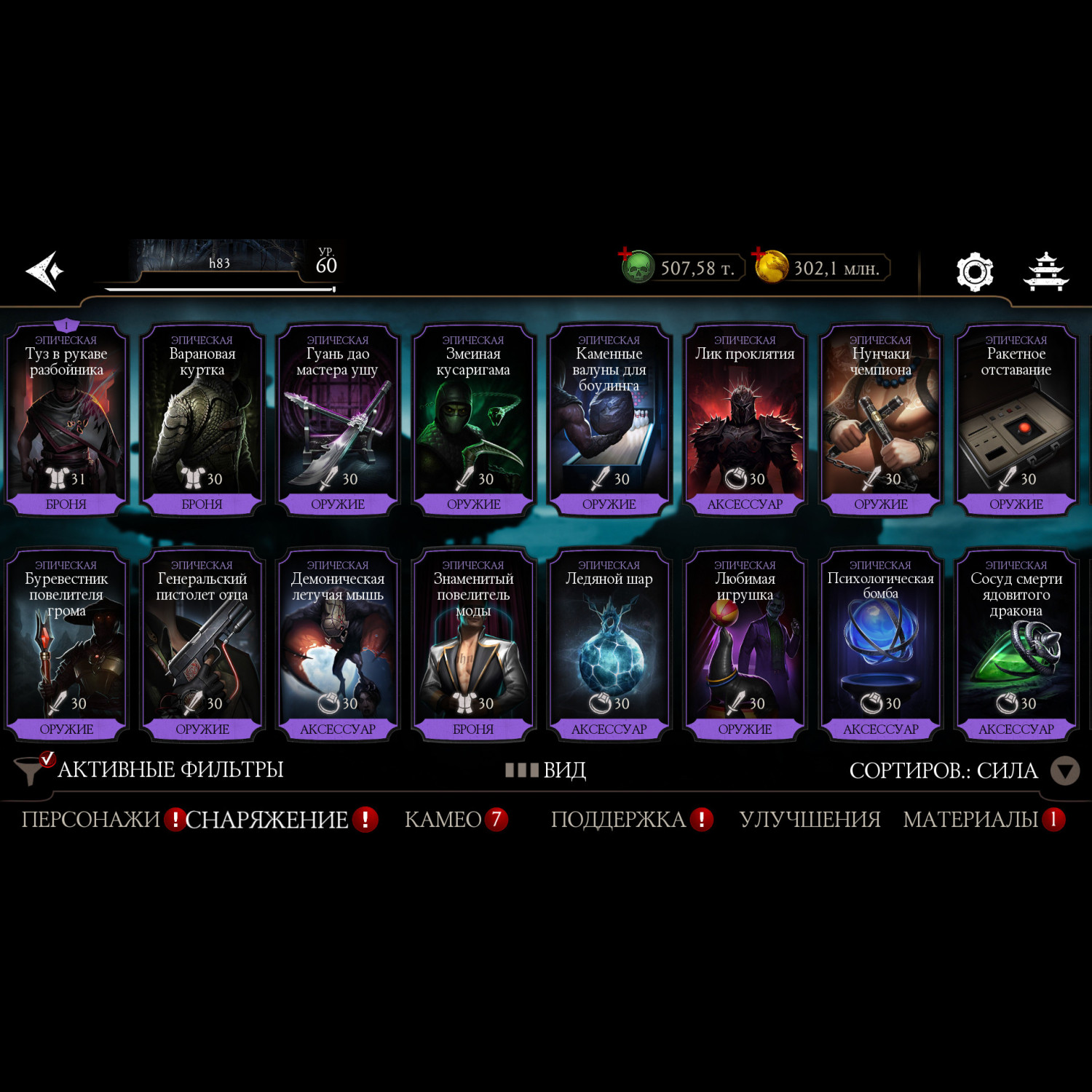Open the gear settings menu
1092x1092 pixels.
974,272
